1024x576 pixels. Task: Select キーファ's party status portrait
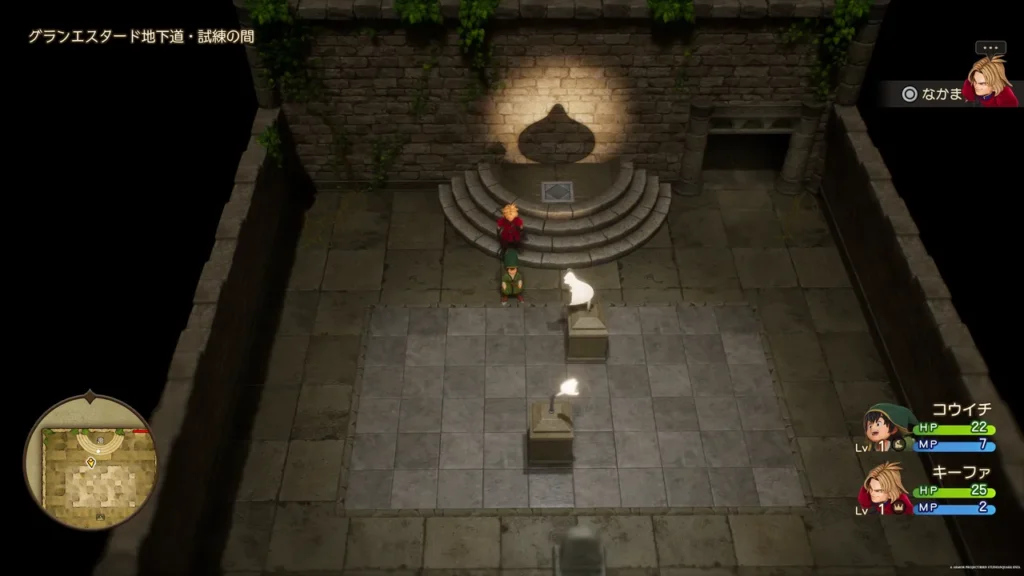(x=885, y=489)
